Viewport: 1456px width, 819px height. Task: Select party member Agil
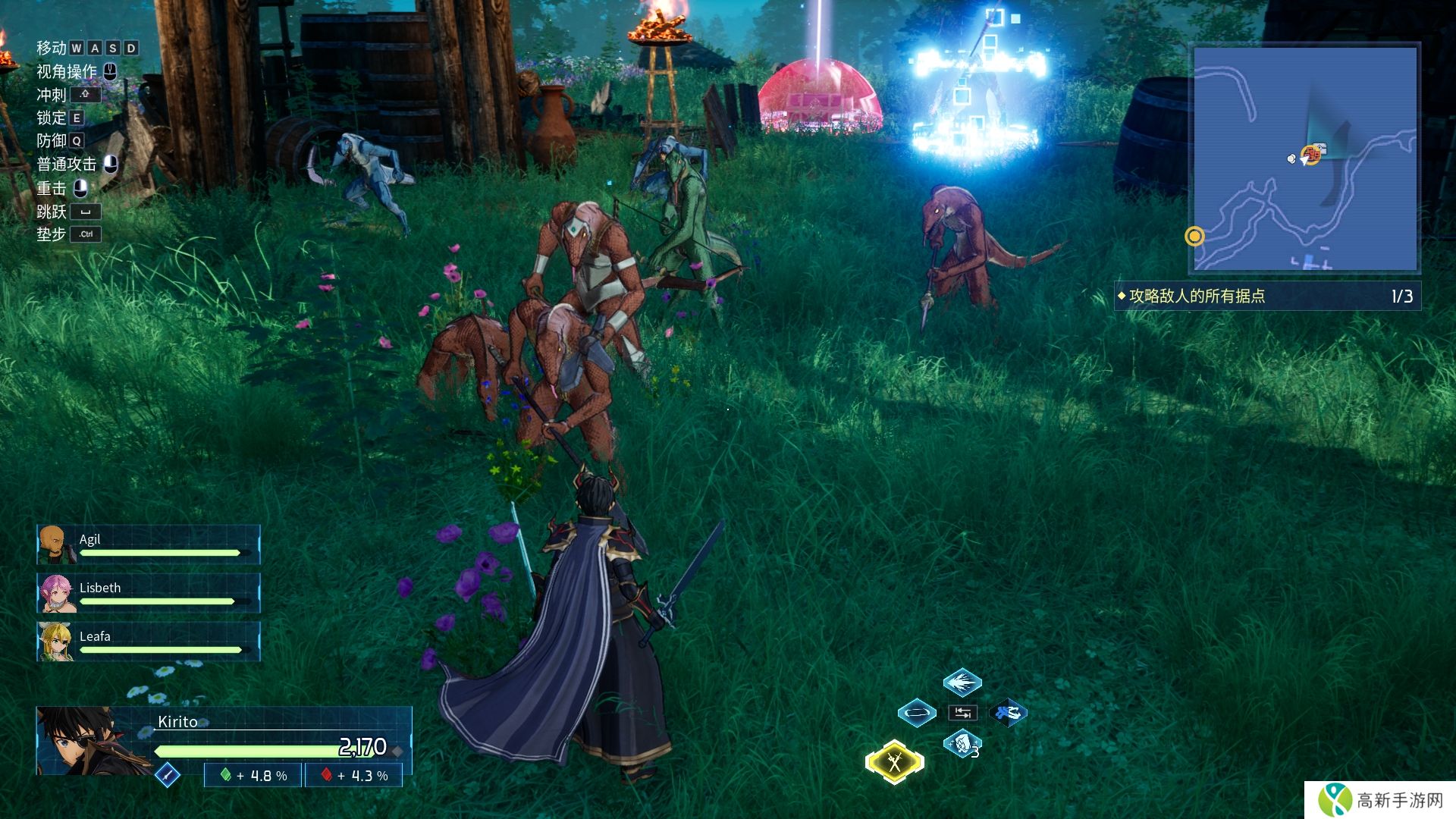pyautogui.click(x=149, y=544)
